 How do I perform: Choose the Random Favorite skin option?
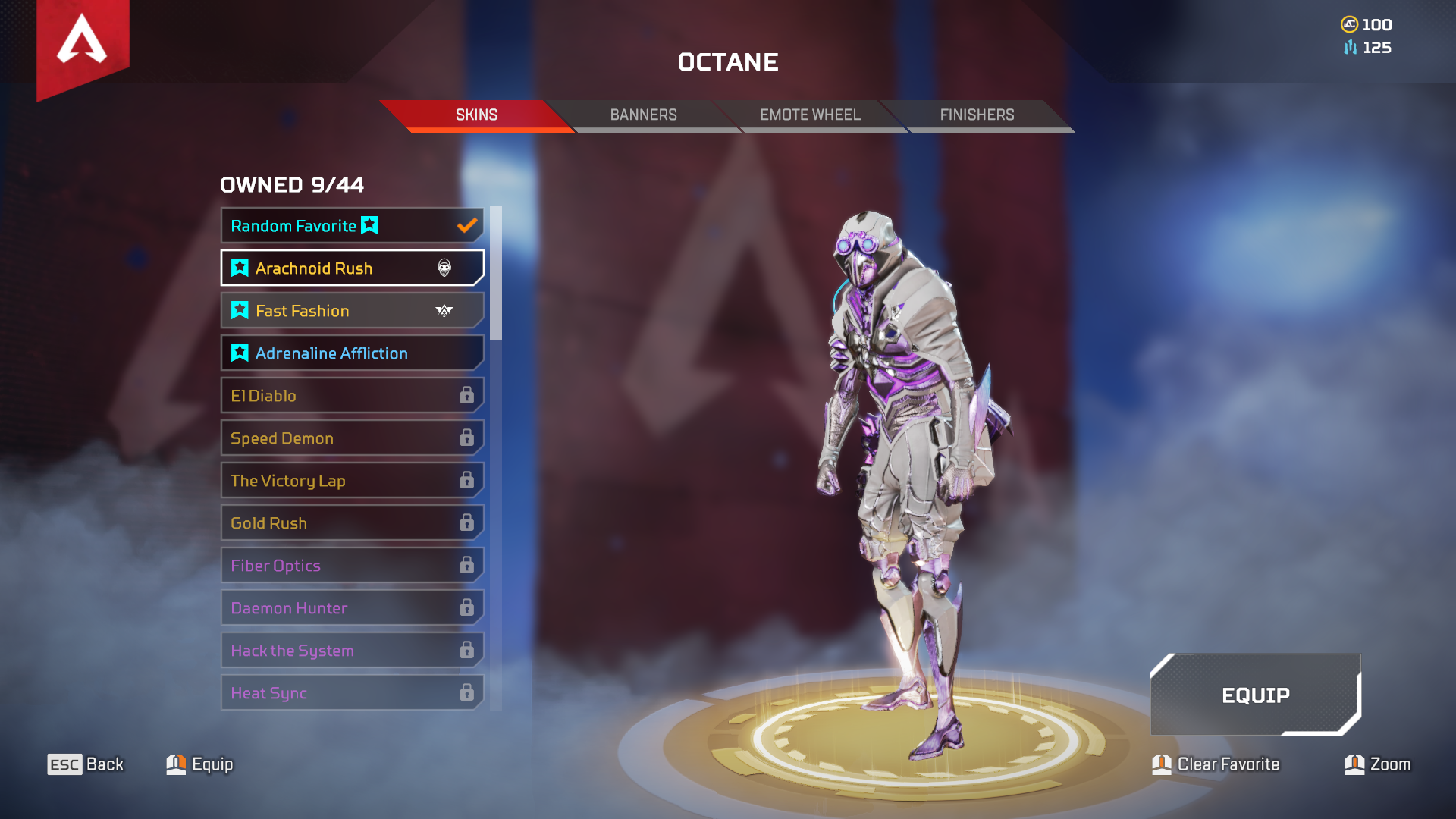352,225
